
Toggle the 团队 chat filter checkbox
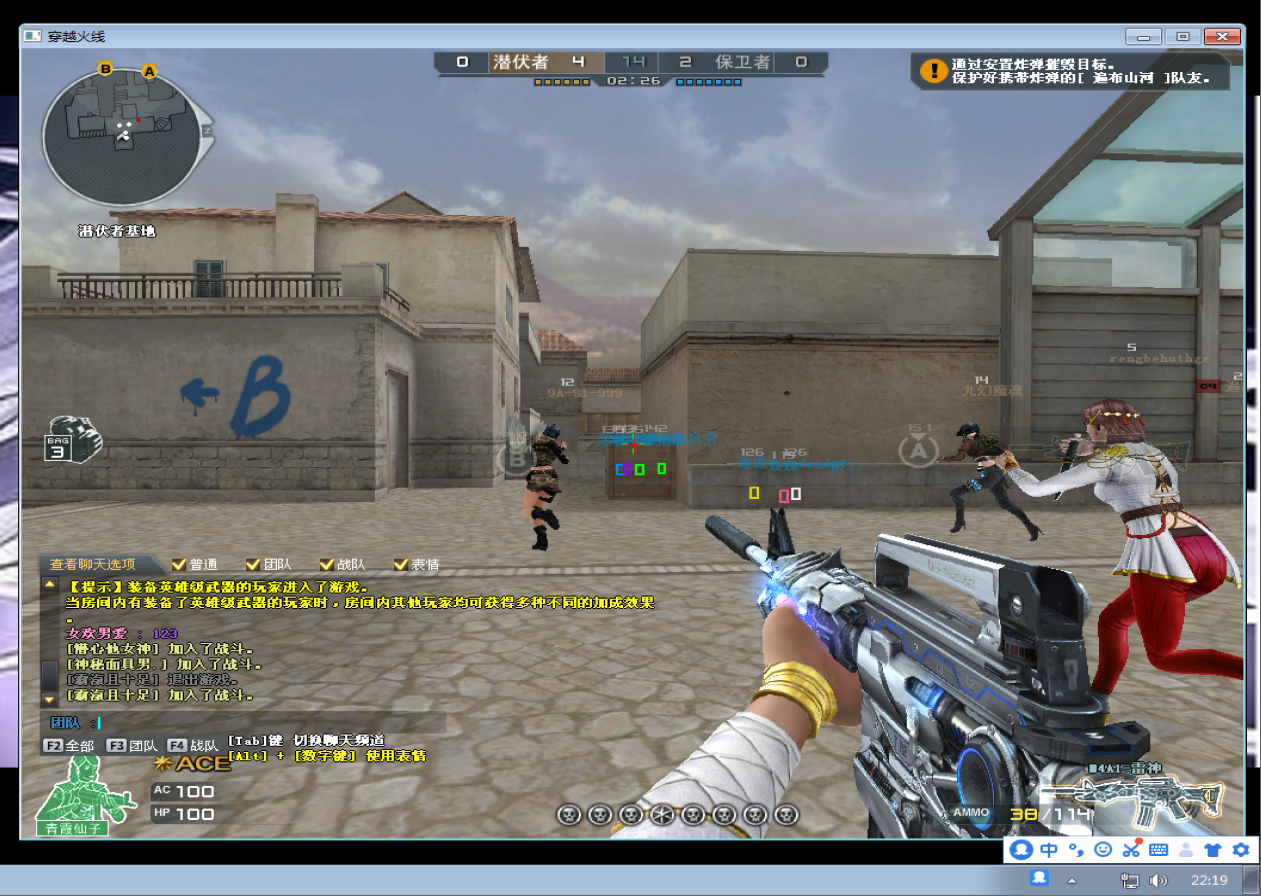pos(253,564)
